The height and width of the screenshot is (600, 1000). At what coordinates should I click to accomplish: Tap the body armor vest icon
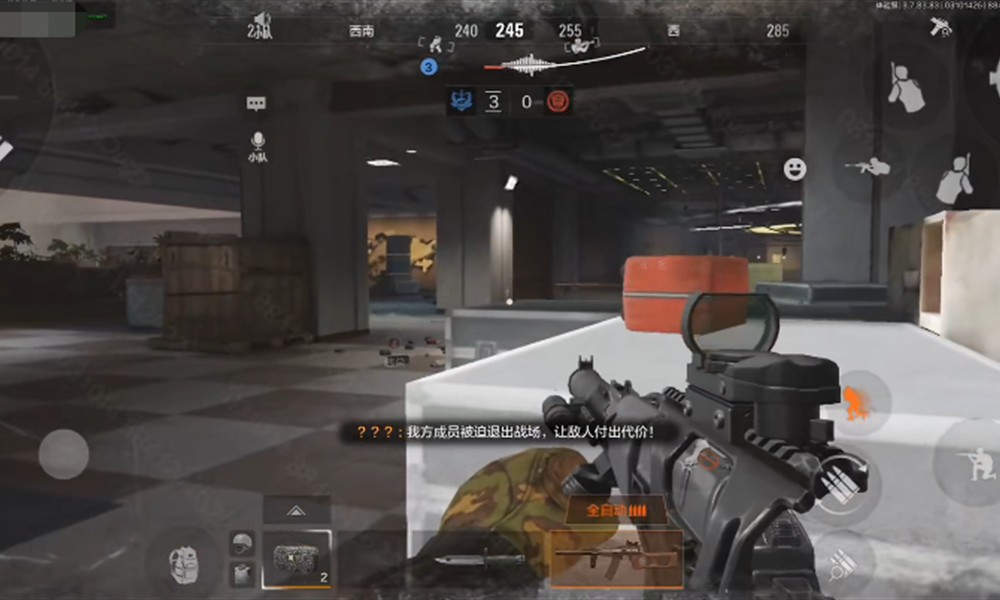(x=241, y=573)
